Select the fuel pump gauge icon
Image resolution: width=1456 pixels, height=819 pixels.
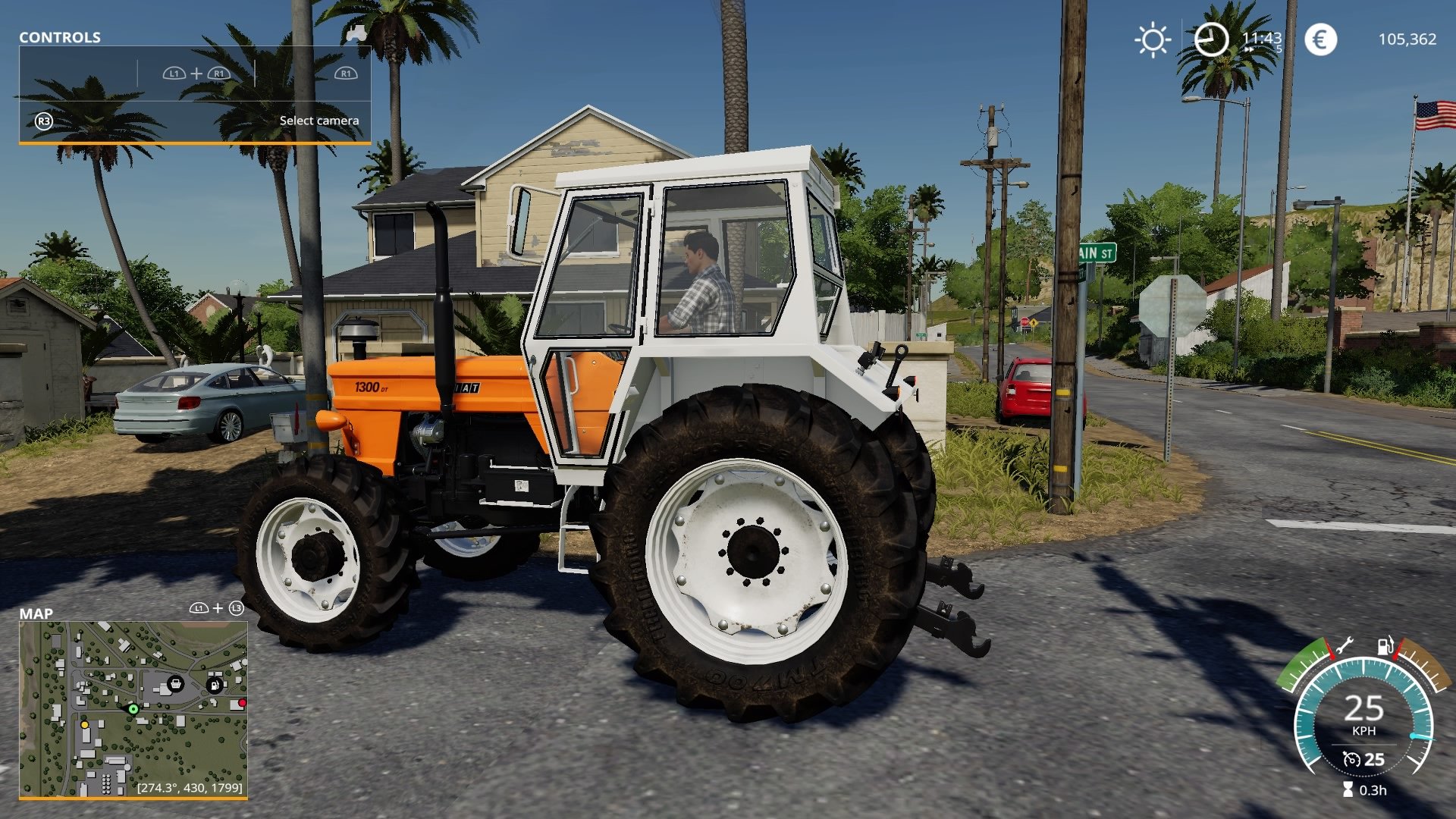pos(1384,646)
